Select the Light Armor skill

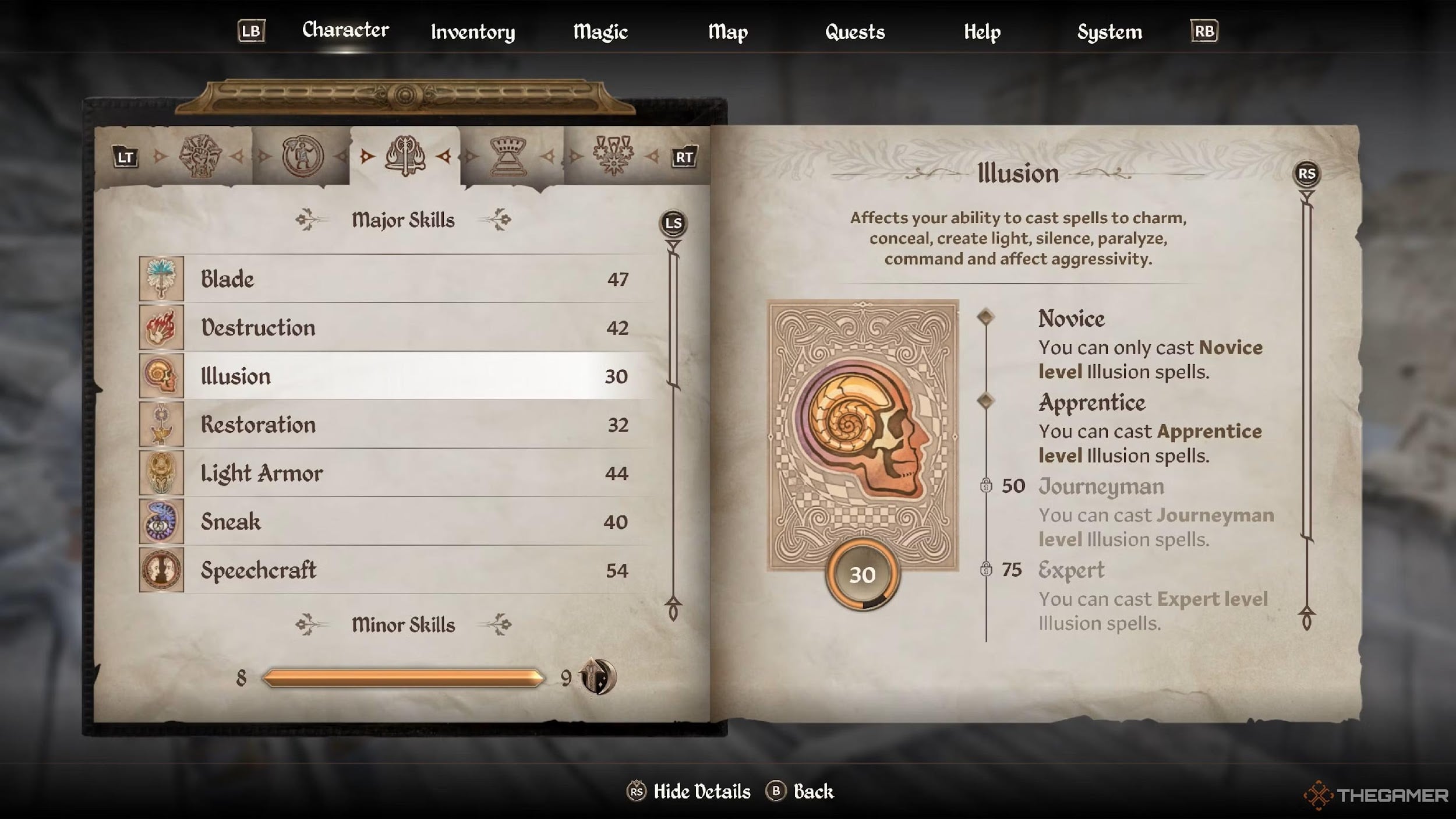396,473
